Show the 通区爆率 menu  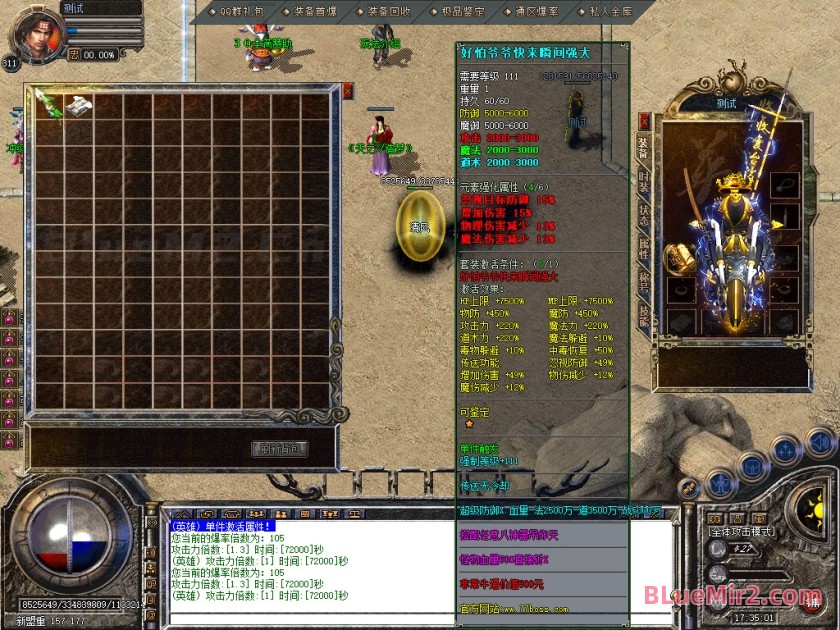(x=533, y=11)
